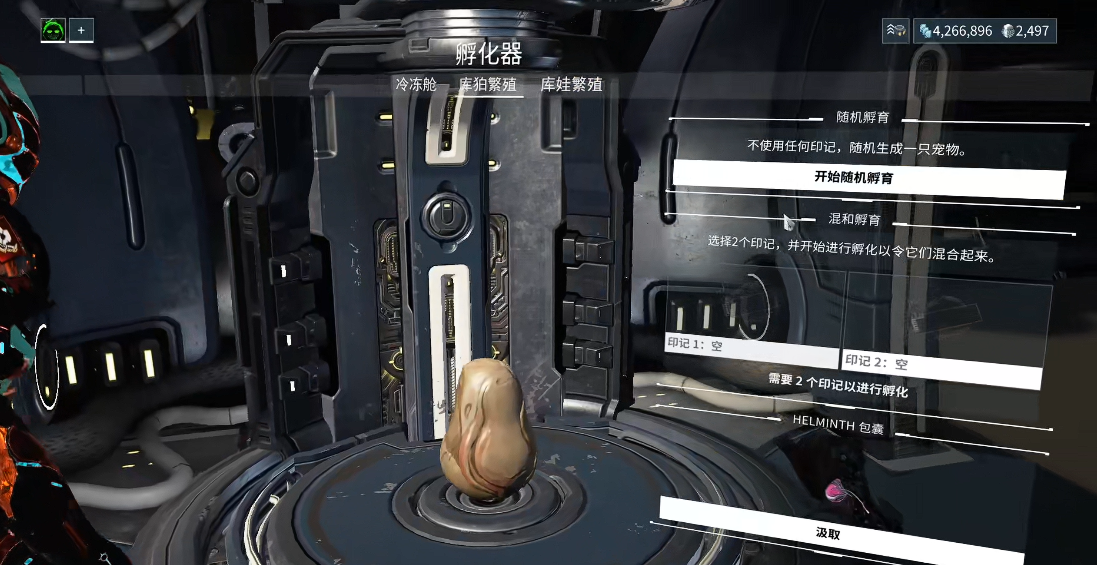Screen dimensions: 1097x565
Task: Click the plus button beside the avatar
Action: [81, 31]
